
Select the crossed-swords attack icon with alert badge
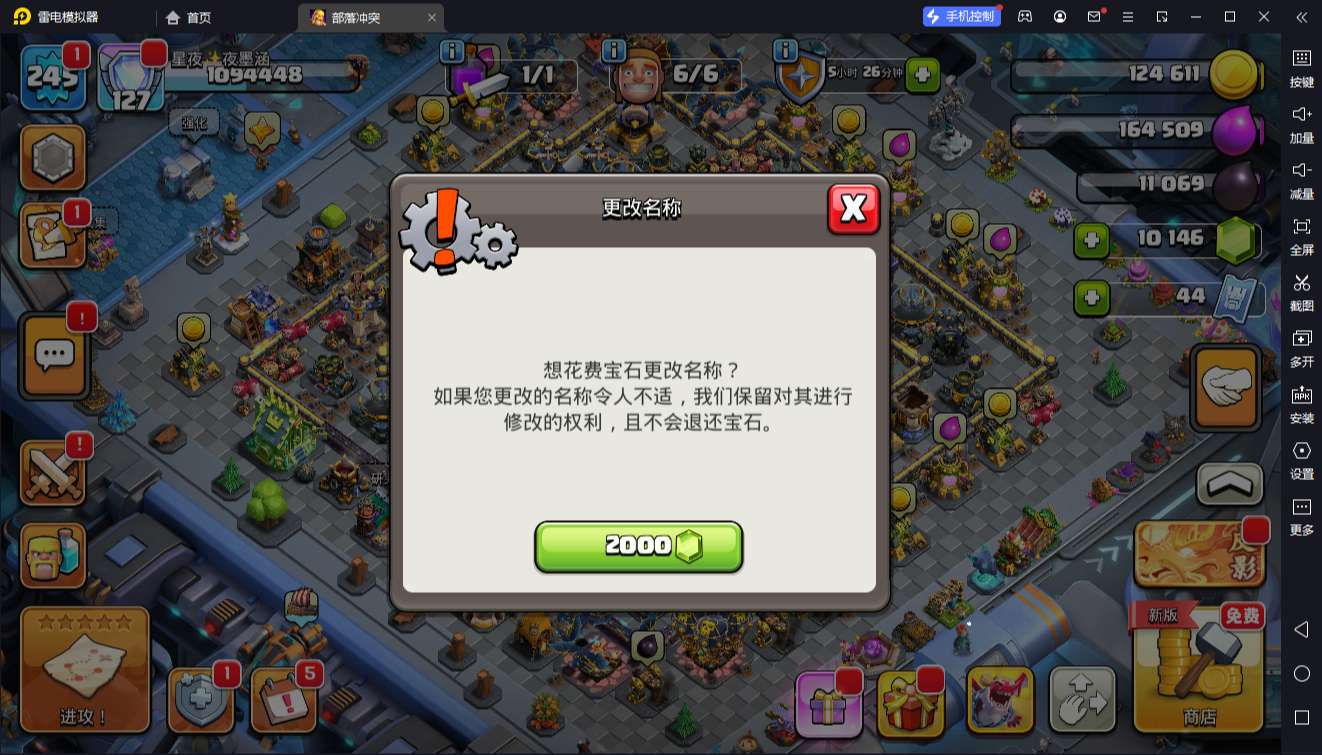[53, 470]
